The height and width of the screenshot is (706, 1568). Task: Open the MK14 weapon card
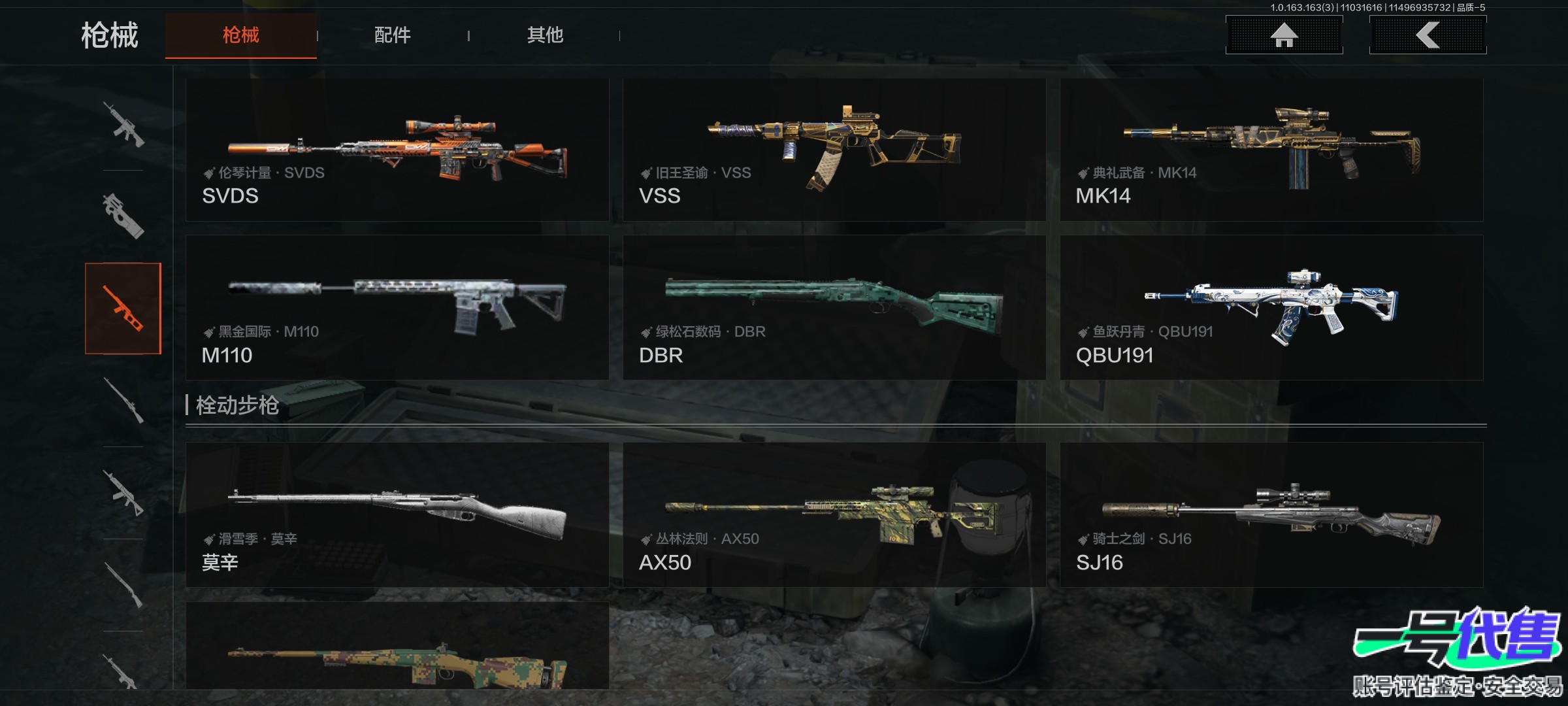[1271, 150]
